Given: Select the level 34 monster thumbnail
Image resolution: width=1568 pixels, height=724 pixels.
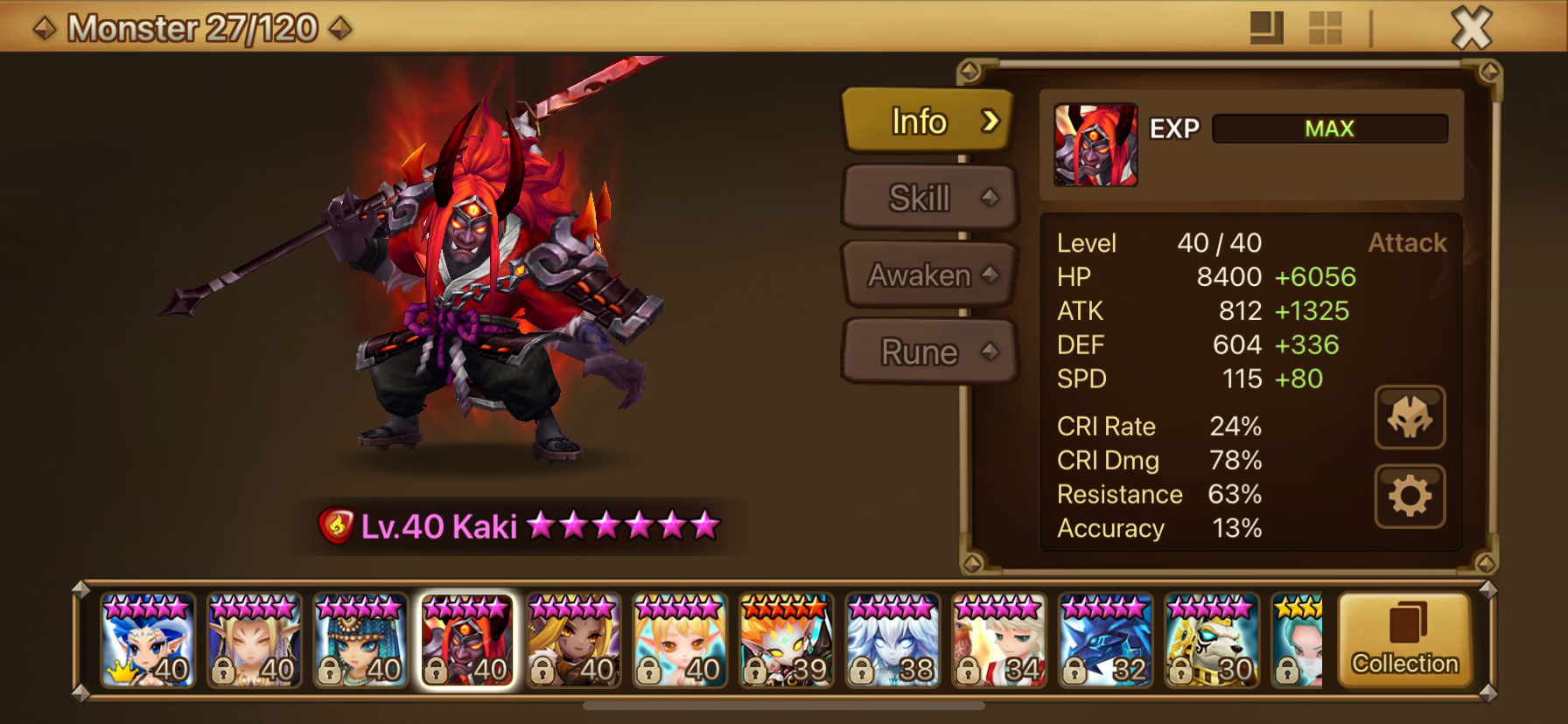Looking at the screenshot, I should [x=999, y=641].
